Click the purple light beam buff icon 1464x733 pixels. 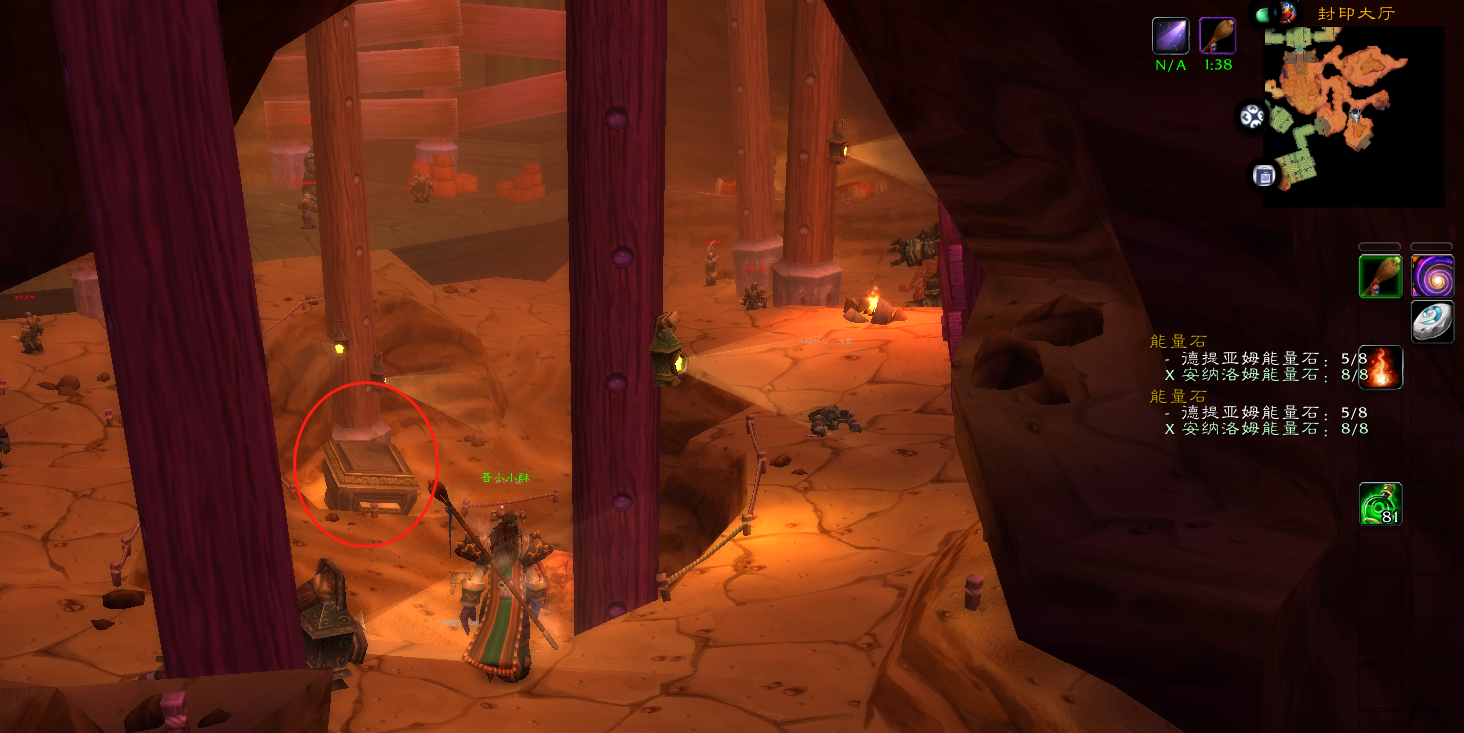coord(1170,36)
